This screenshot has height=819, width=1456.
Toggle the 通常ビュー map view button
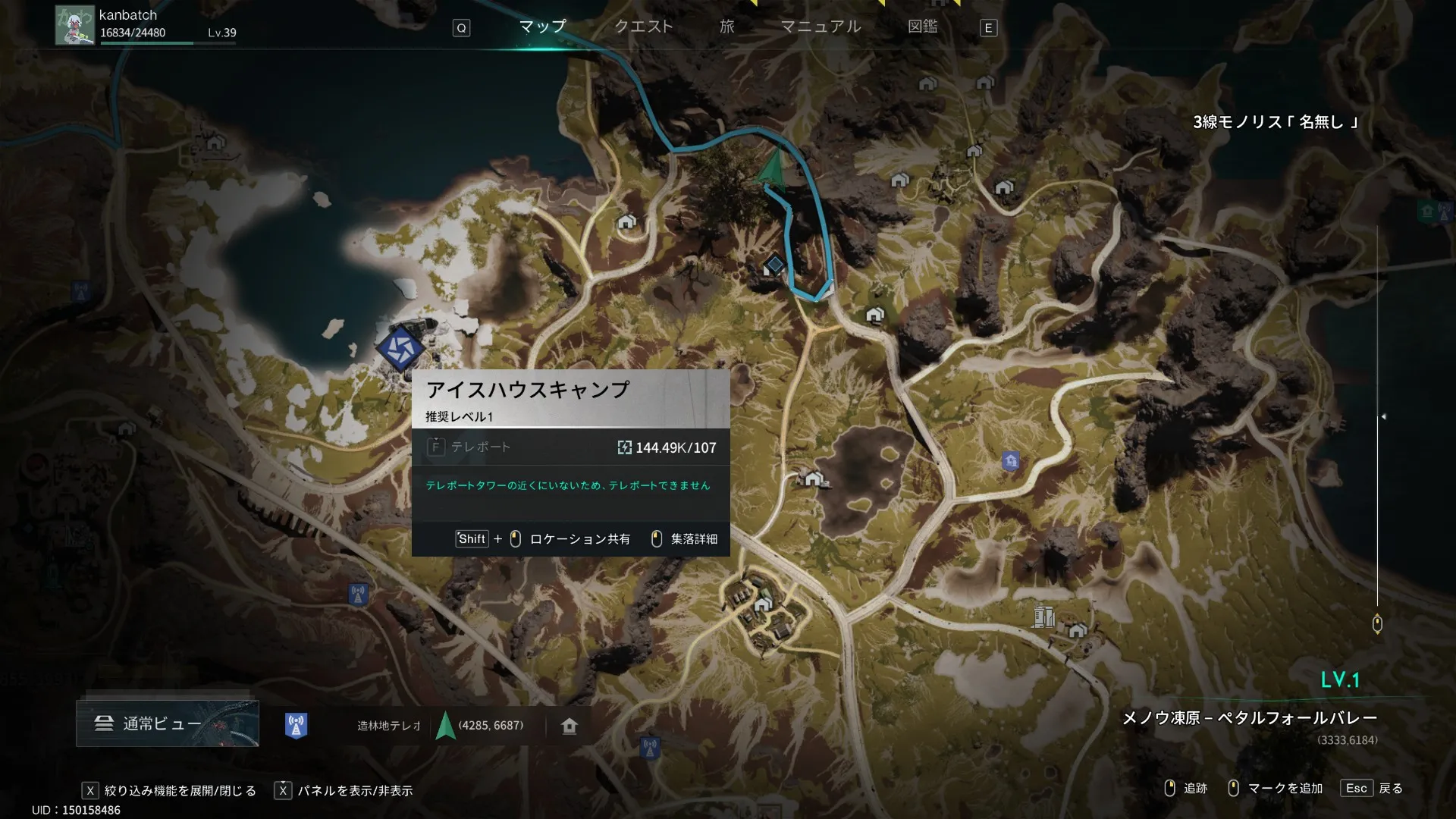coord(167,723)
